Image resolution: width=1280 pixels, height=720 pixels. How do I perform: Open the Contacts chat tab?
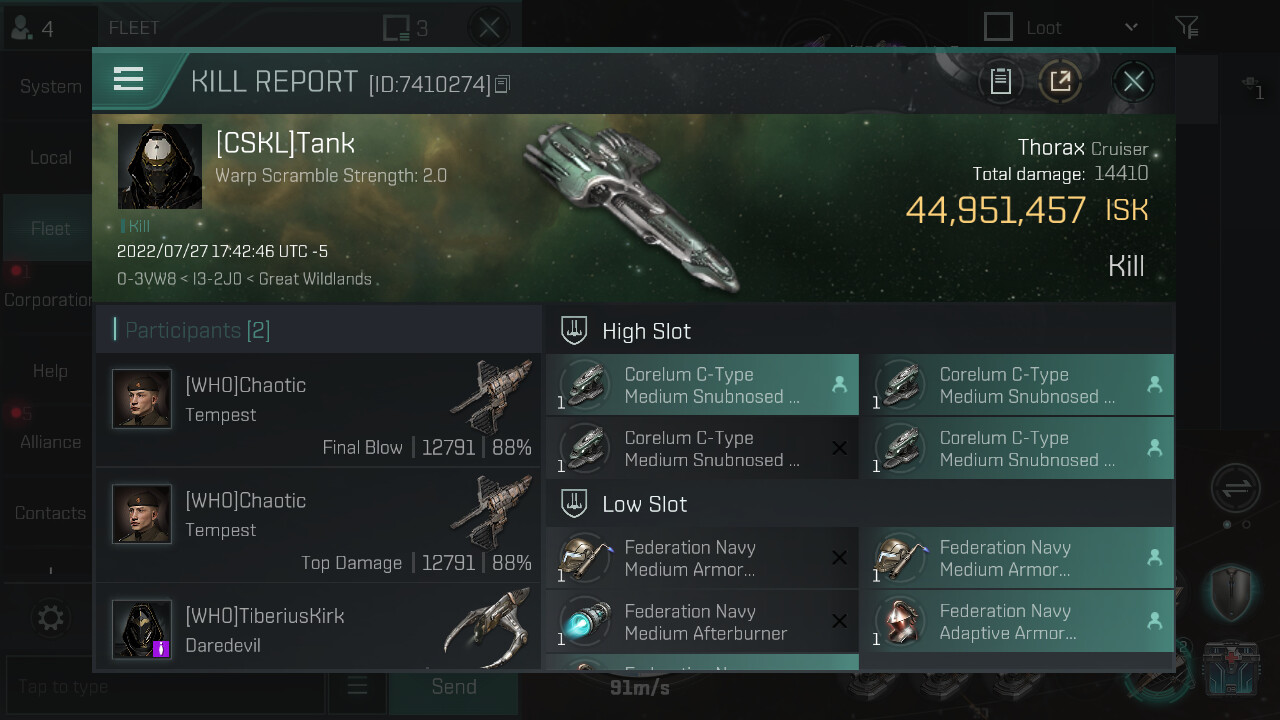(x=50, y=513)
